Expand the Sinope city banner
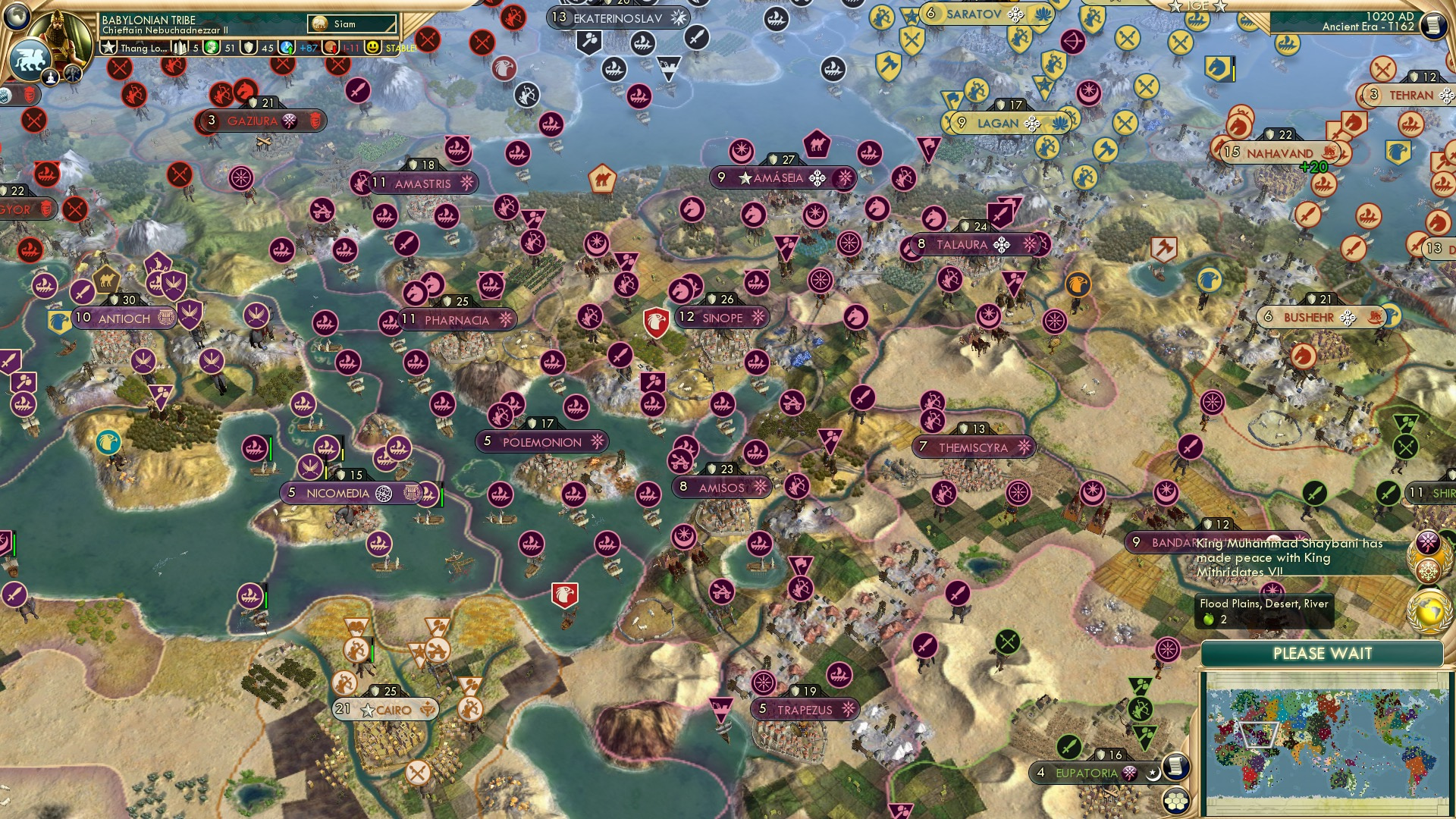The height and width of the screenshot is (819, 1456). tap(720, 318)
